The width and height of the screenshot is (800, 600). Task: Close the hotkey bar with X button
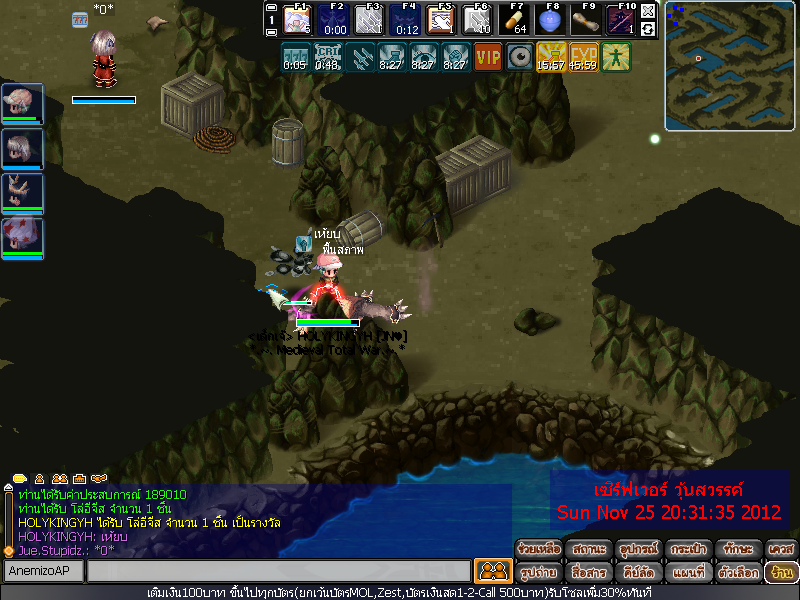[x=648, y=10]
